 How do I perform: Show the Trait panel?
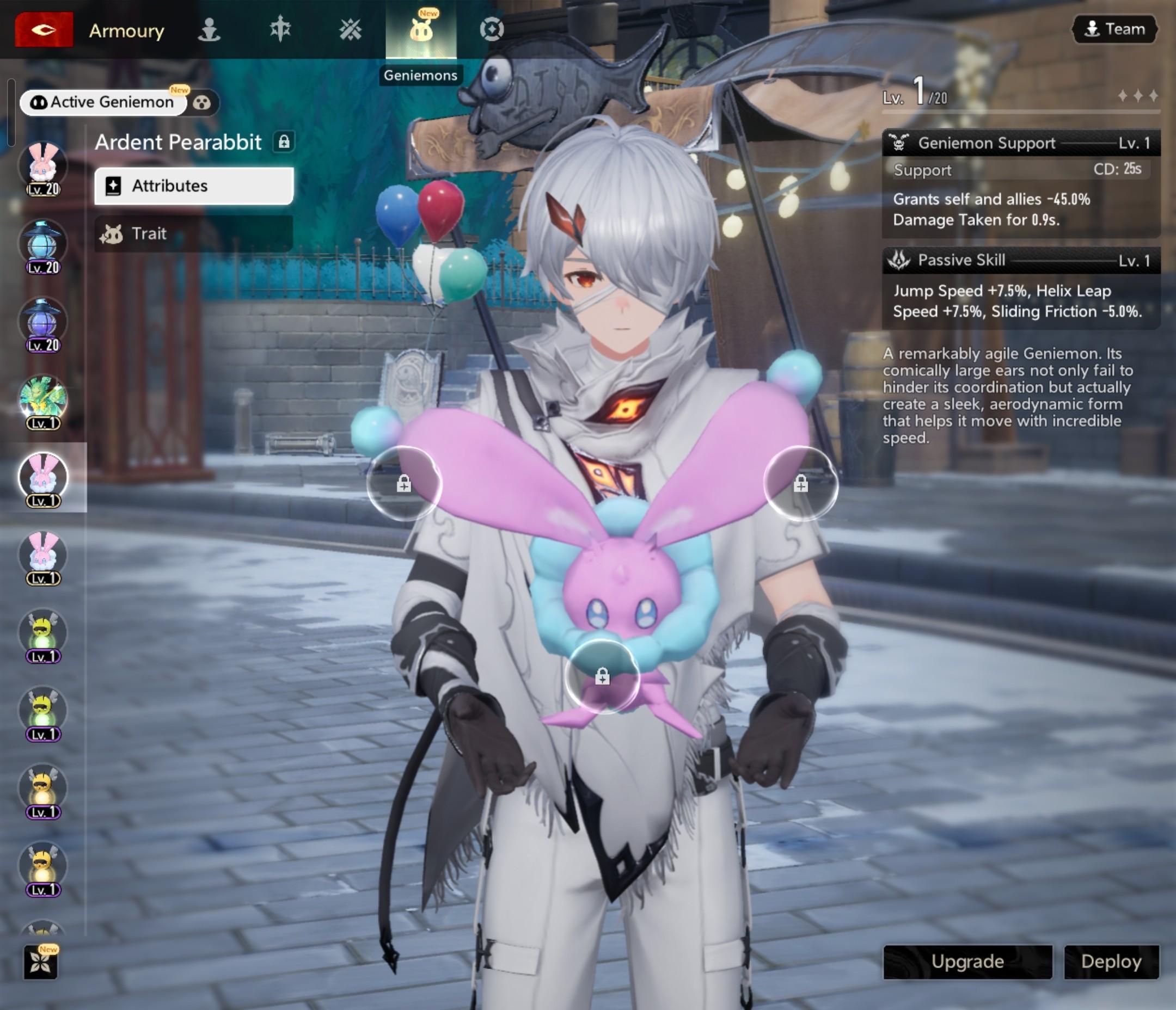[x=193, y=234]
